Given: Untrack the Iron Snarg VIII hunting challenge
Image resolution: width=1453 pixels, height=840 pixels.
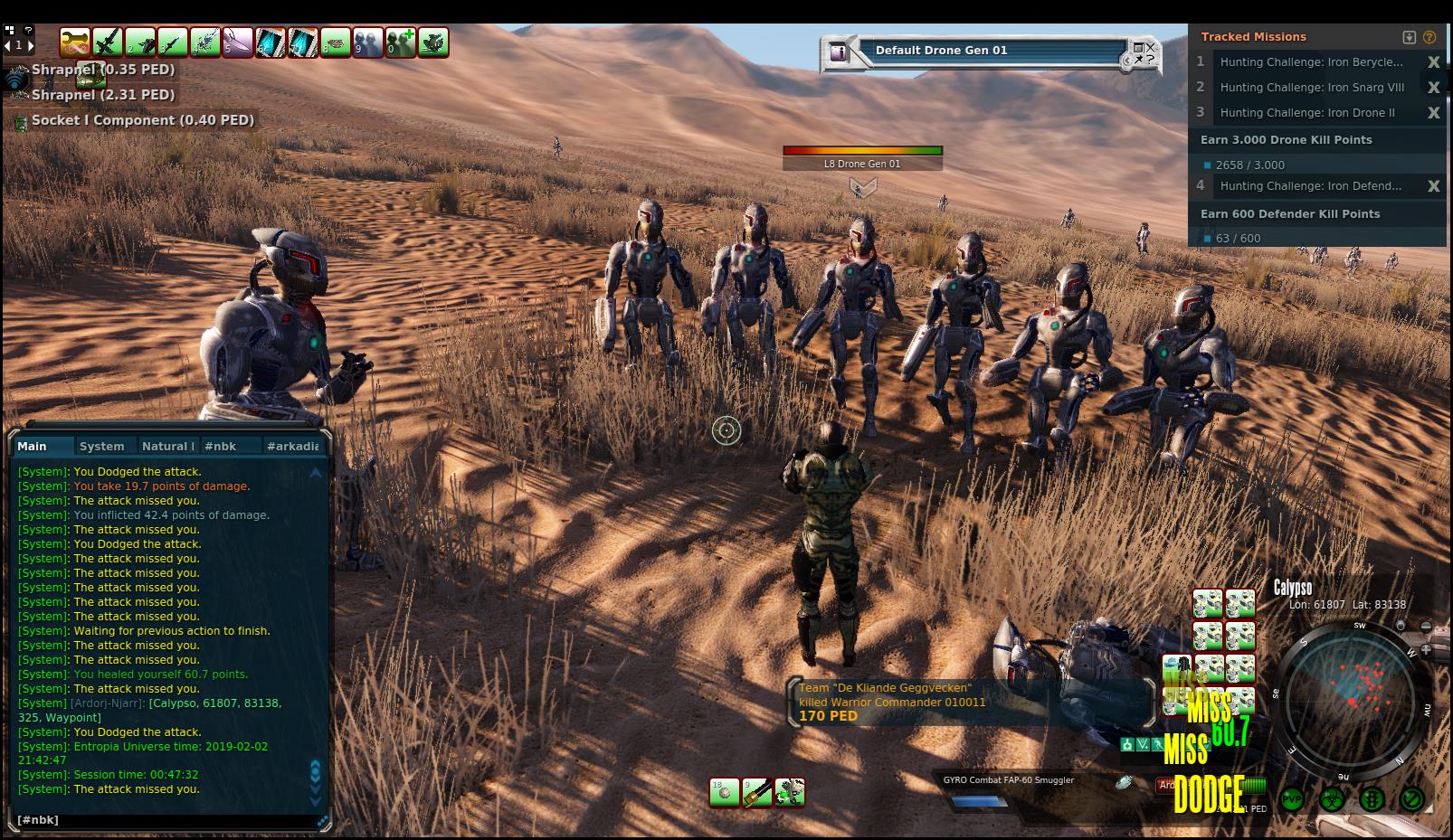Looking at the screenshot, I should point(1433,88).
